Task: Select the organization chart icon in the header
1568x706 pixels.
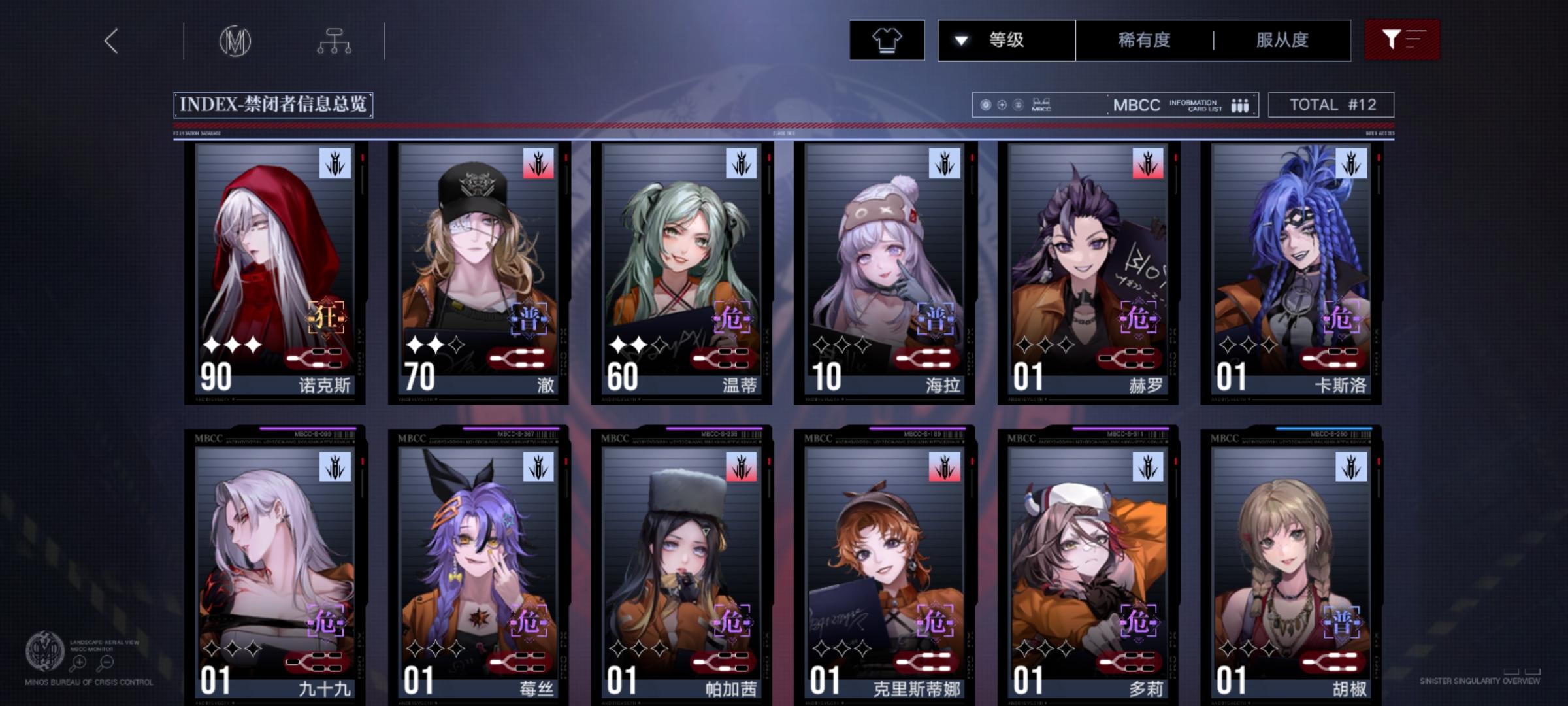Action: click(335, 41)
